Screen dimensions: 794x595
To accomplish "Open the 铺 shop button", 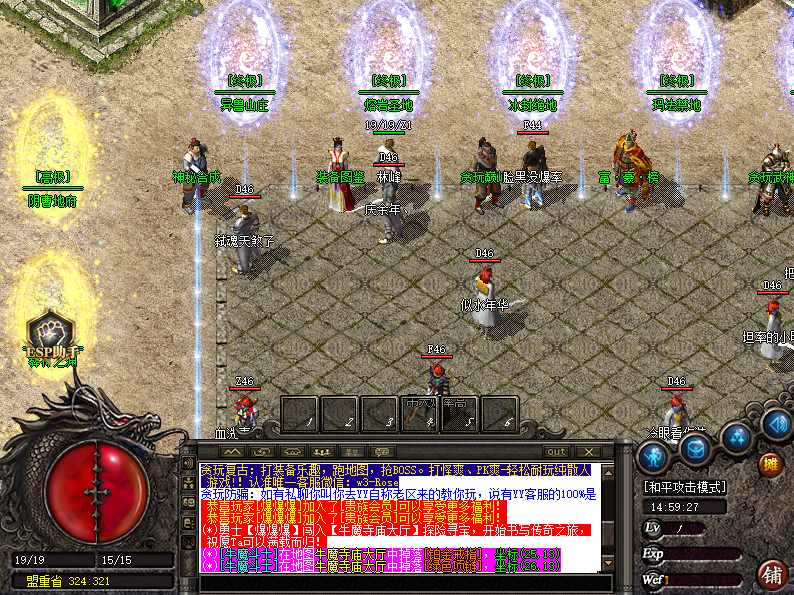I will (x=771, y=575).
